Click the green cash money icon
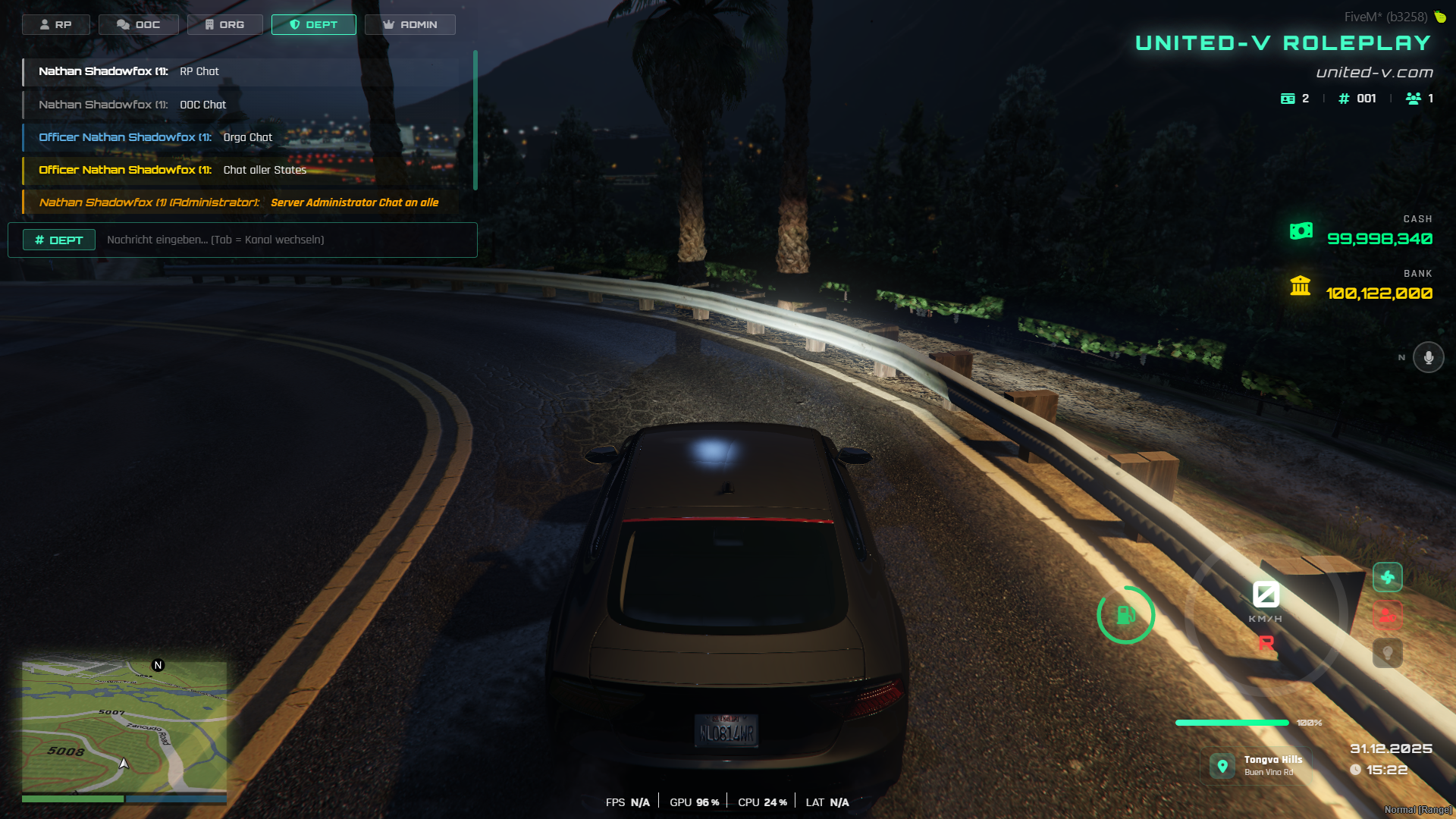This screenshot has height=819, width=1456. (1301, 231)
